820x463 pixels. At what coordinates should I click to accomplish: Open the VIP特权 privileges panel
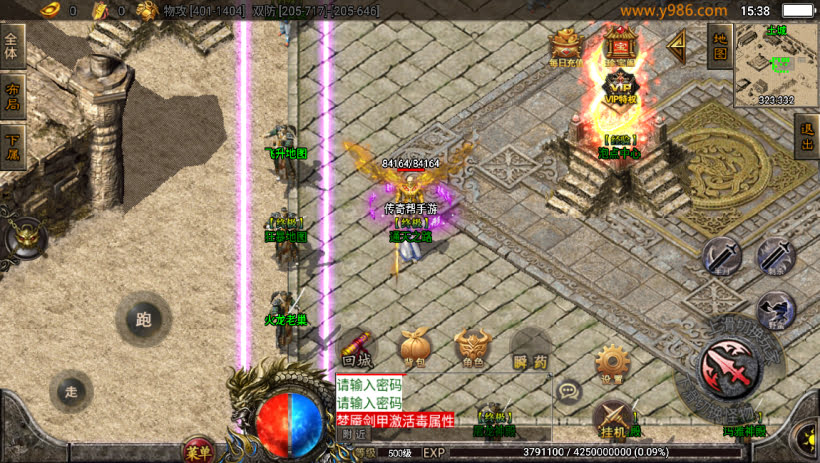click(x=621, y=88)
